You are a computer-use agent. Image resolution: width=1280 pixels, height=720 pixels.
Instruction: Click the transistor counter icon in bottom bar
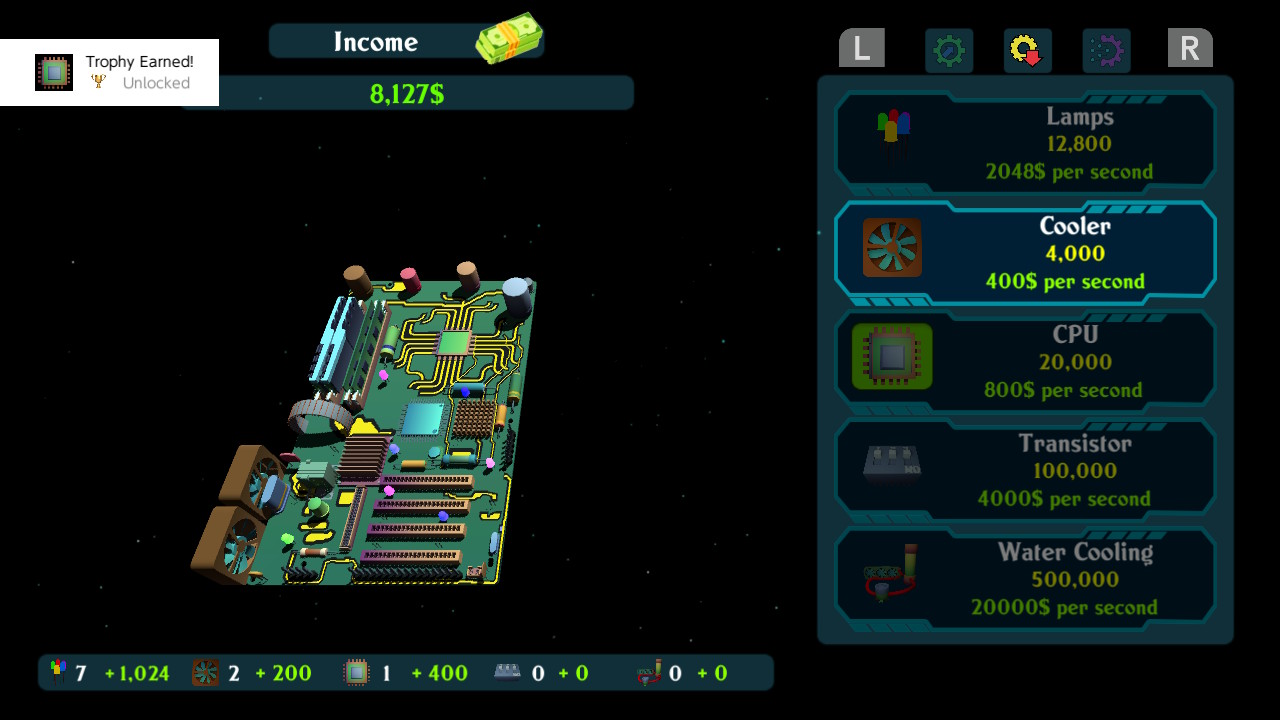point(505,672)
